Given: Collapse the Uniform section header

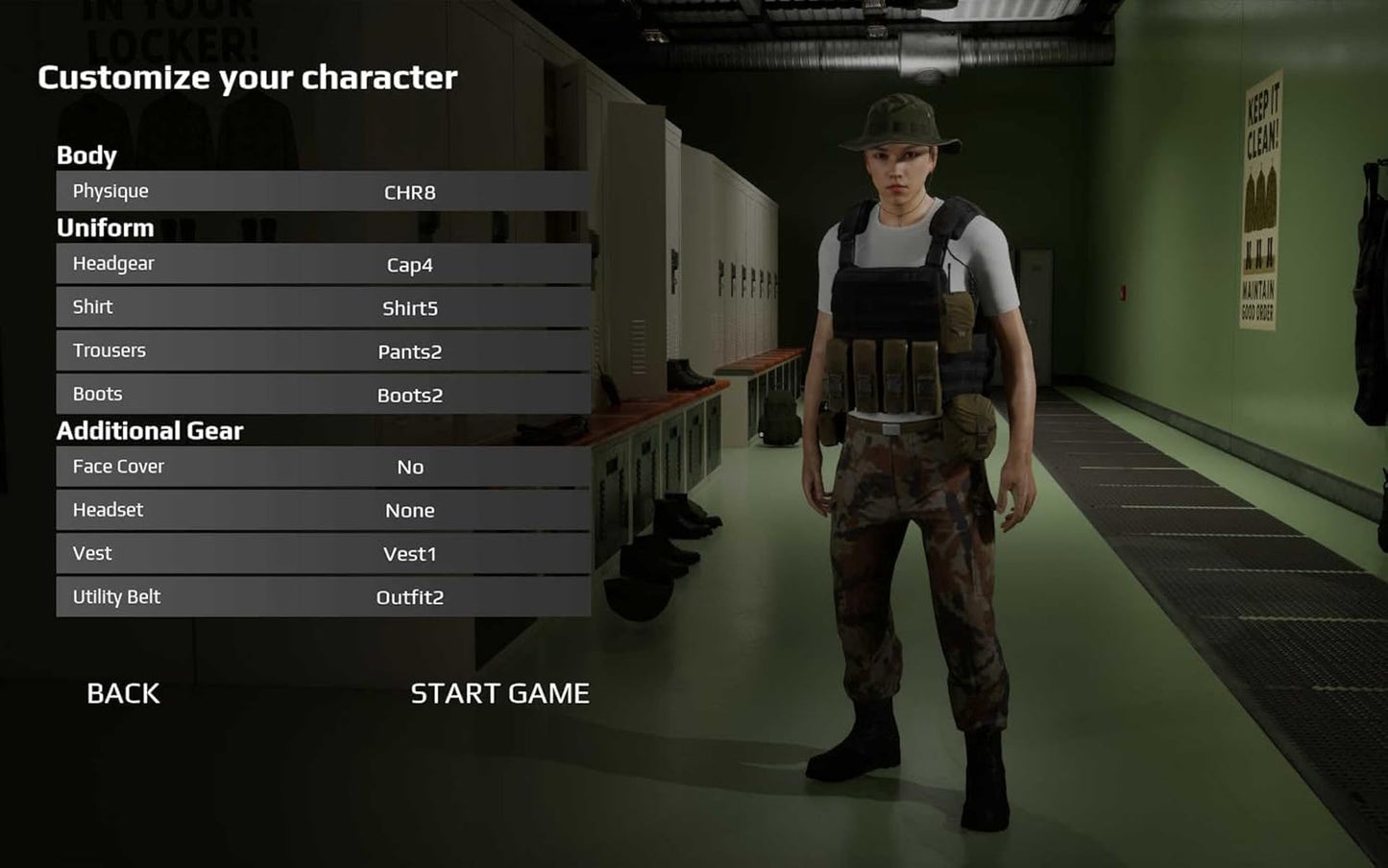Looking at the screenshot, I should [106, 228].
